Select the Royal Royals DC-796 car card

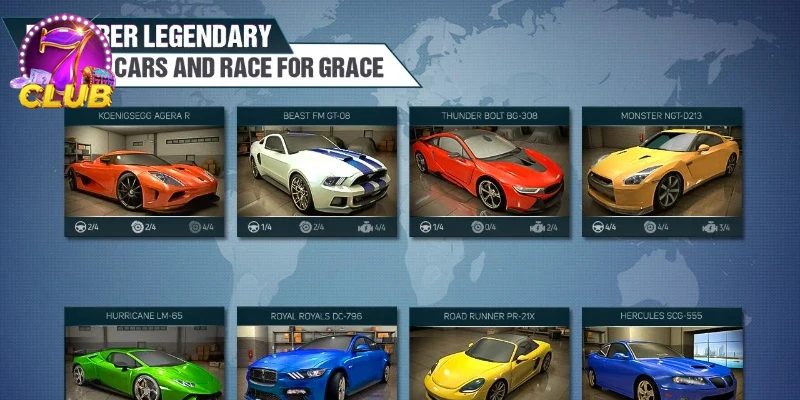point(317,360)
